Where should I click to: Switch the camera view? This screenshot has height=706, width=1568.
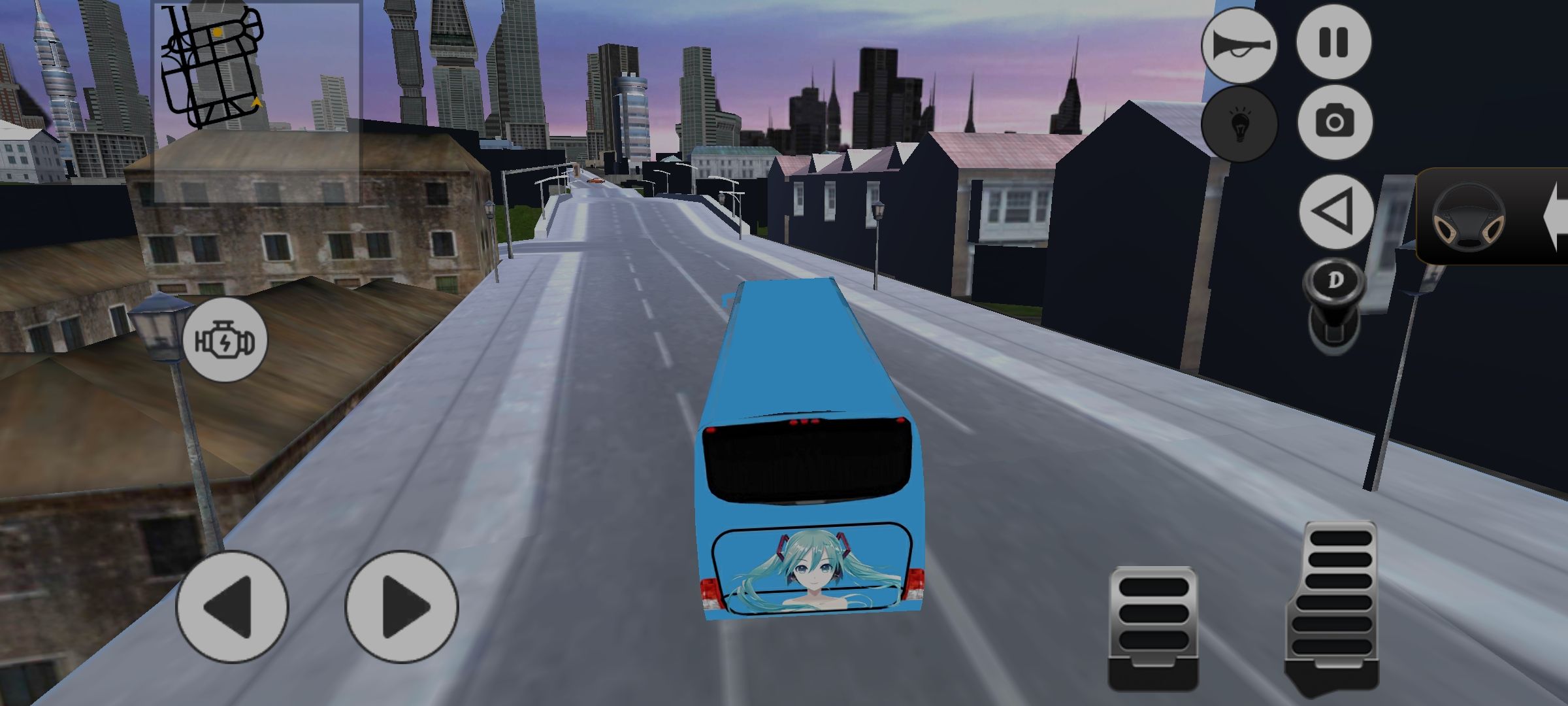tap(1333, 122)
